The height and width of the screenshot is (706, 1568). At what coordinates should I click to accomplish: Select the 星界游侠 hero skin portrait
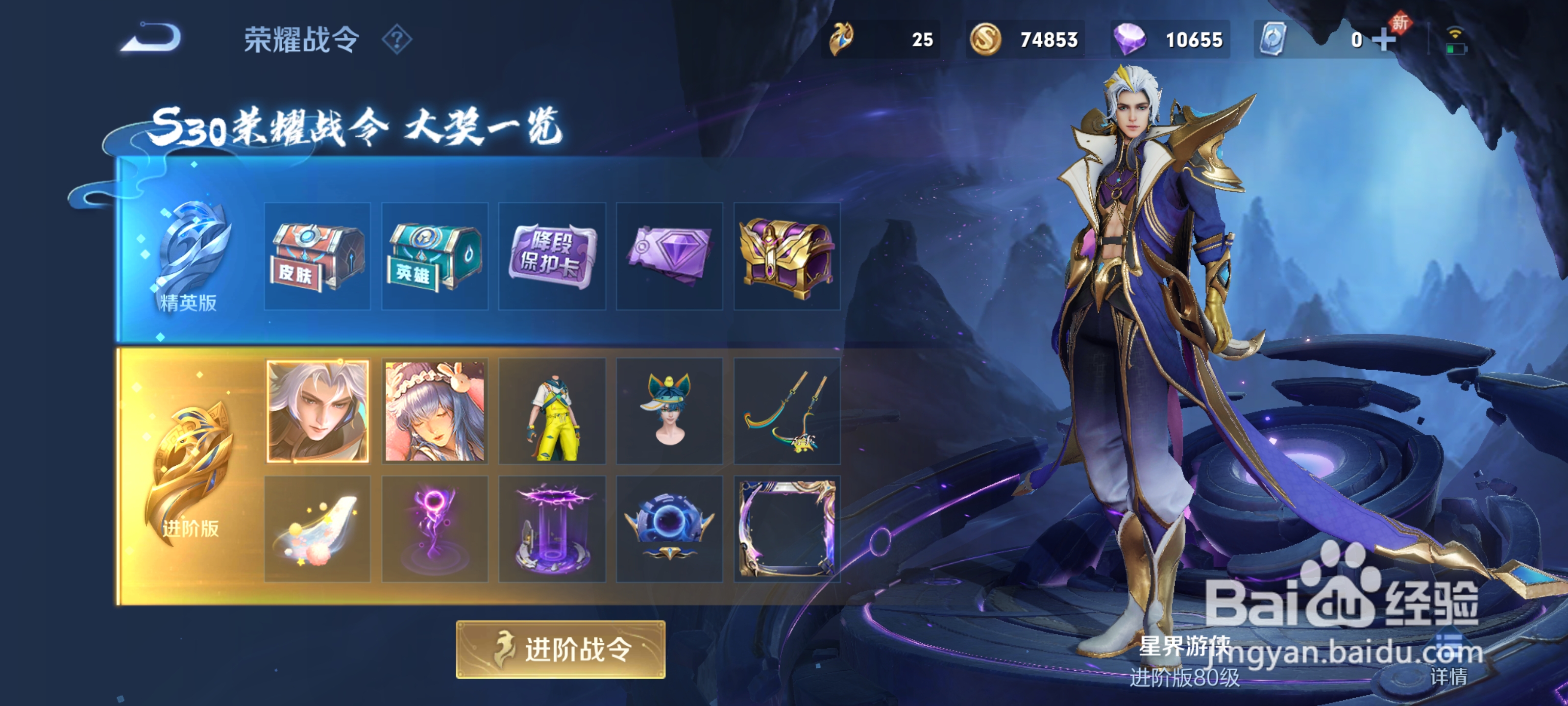coord(317,411)
